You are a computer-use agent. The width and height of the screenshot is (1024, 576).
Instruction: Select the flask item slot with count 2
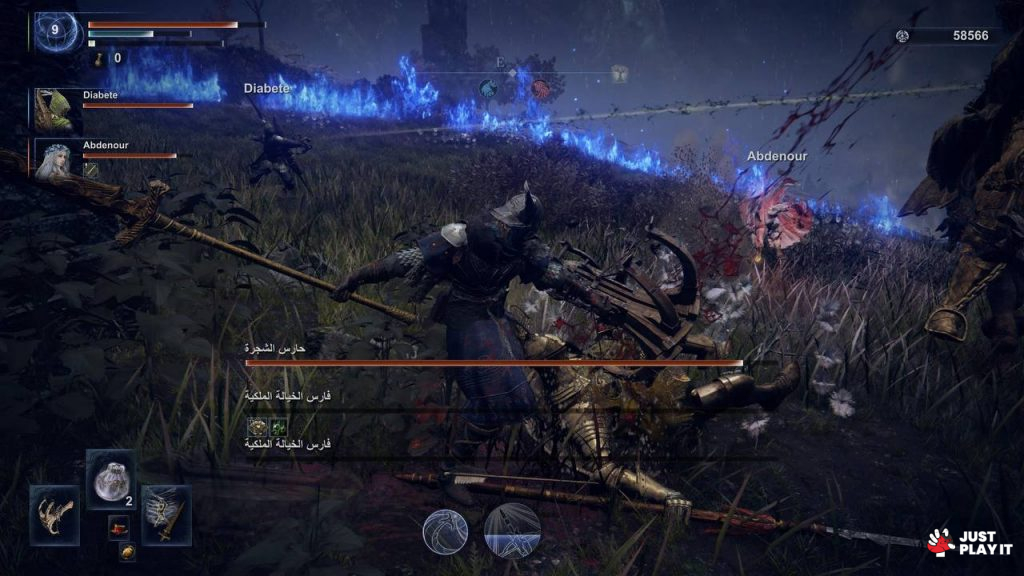[110, 480]
